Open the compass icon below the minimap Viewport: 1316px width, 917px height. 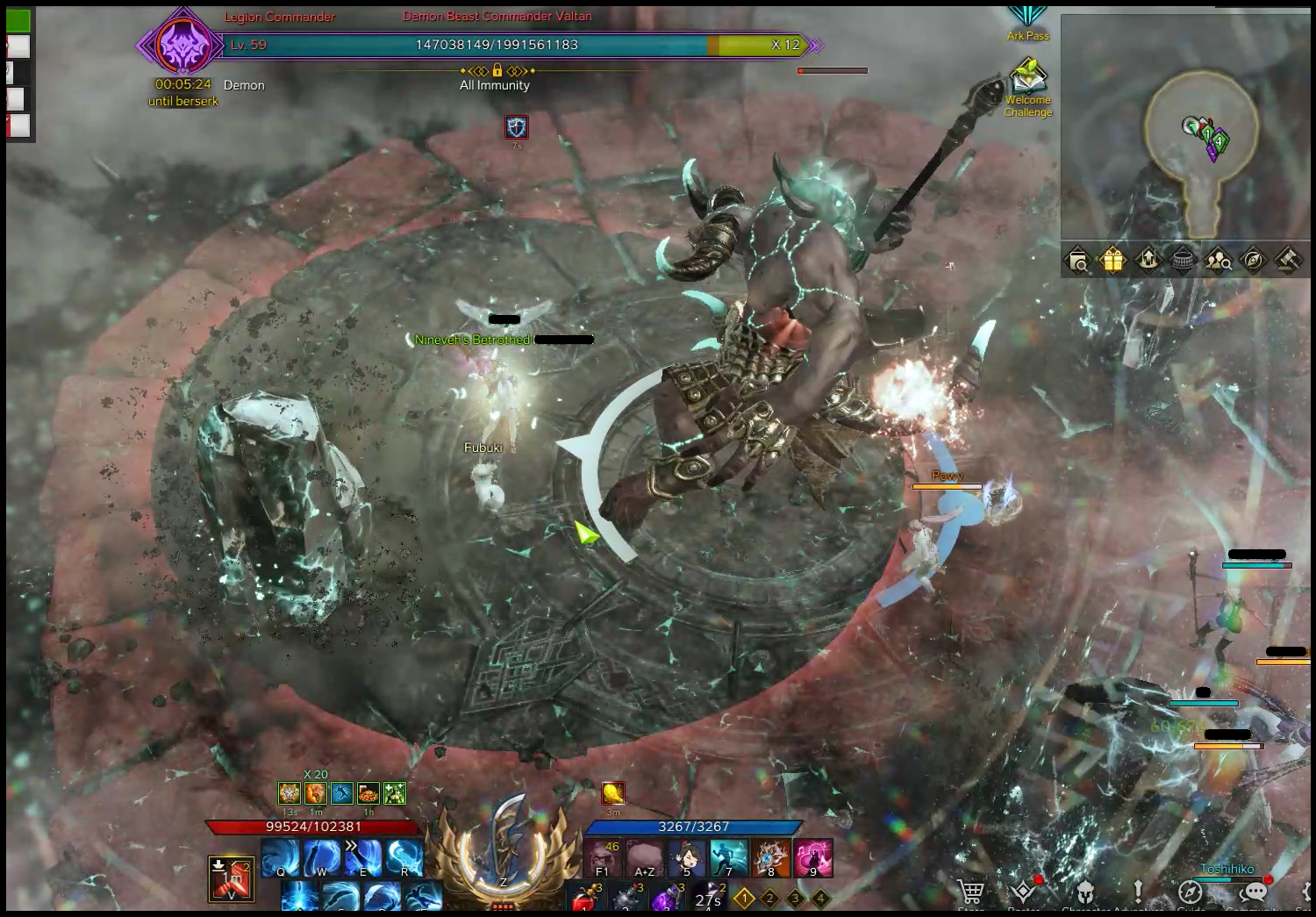click(x=1253, y=261)
